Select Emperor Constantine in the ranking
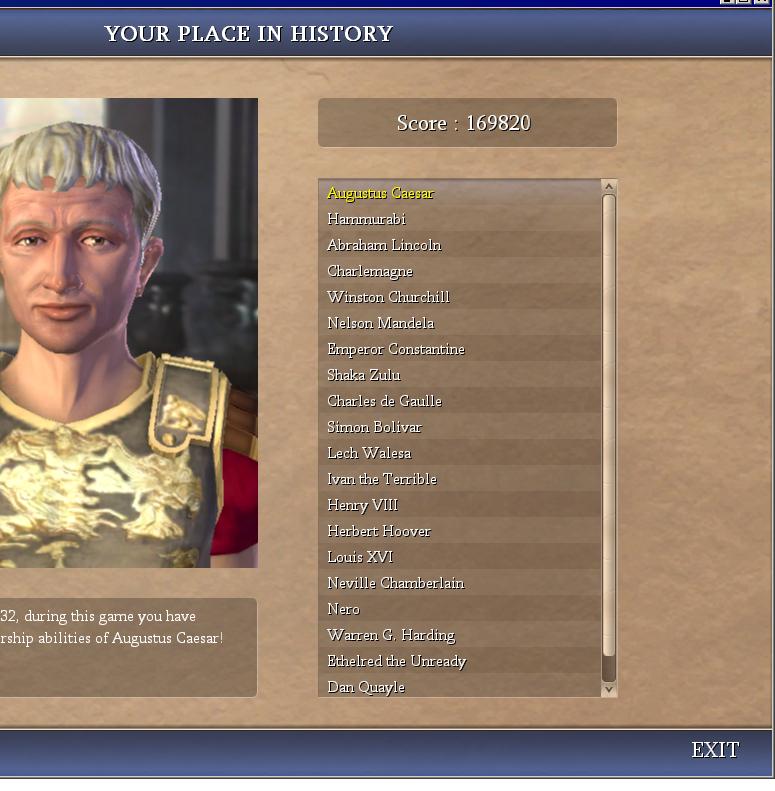This screenshot has width=775, height=791. pyautogui.click(x=396, y=349)
